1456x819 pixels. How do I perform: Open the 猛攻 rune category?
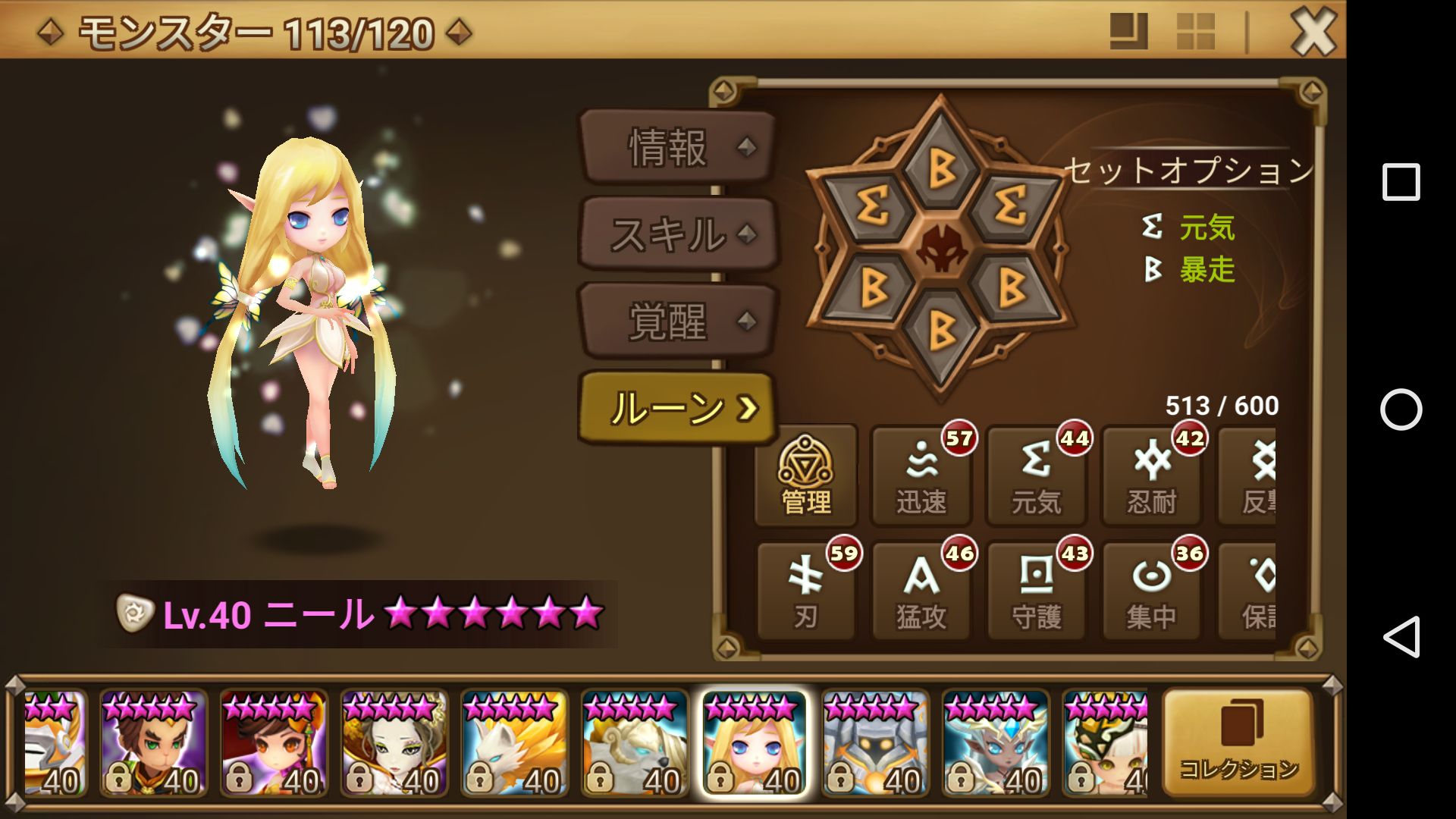(921, 591)
